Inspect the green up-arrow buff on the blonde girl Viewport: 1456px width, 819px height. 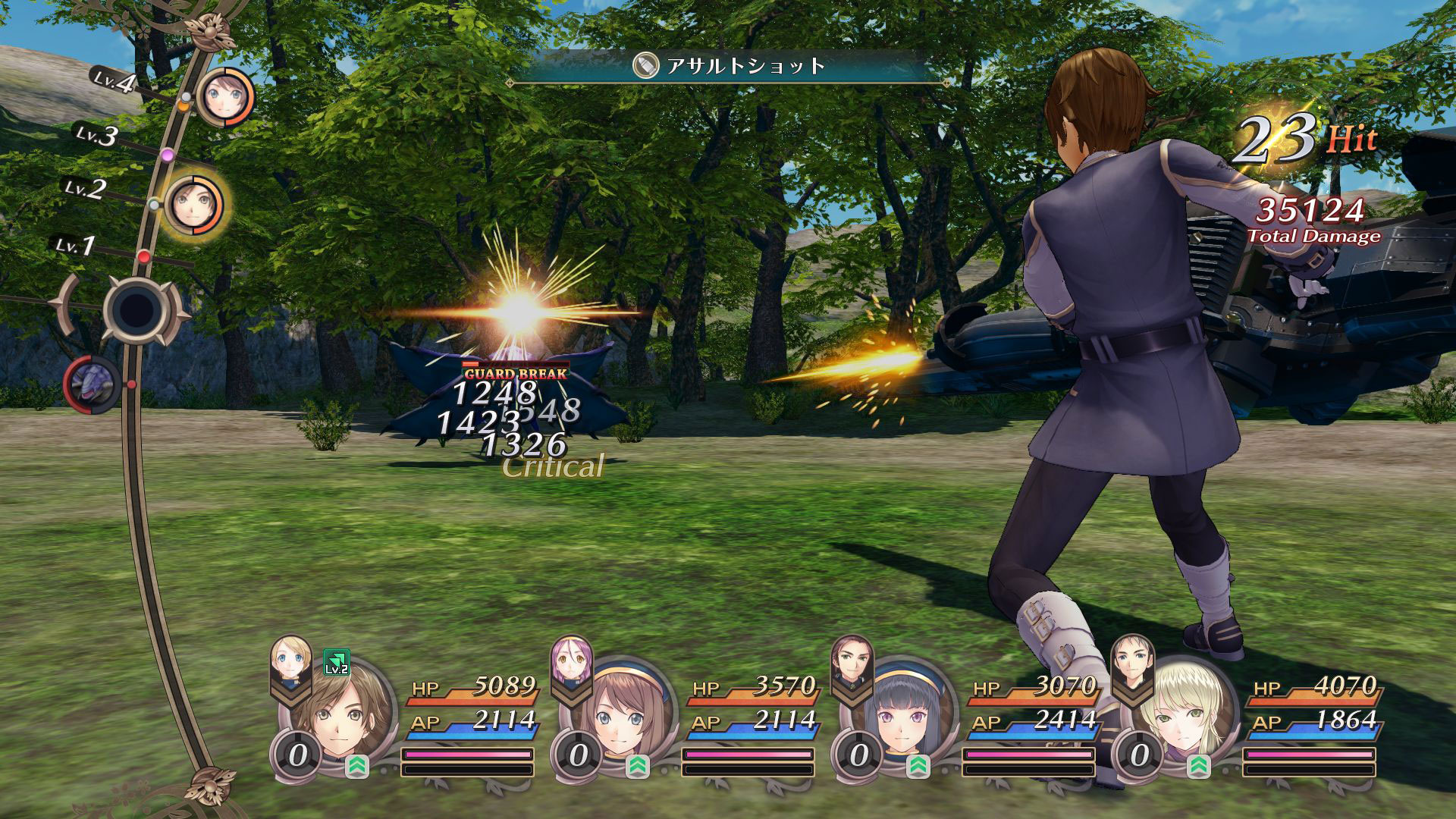pos(1198,766)
